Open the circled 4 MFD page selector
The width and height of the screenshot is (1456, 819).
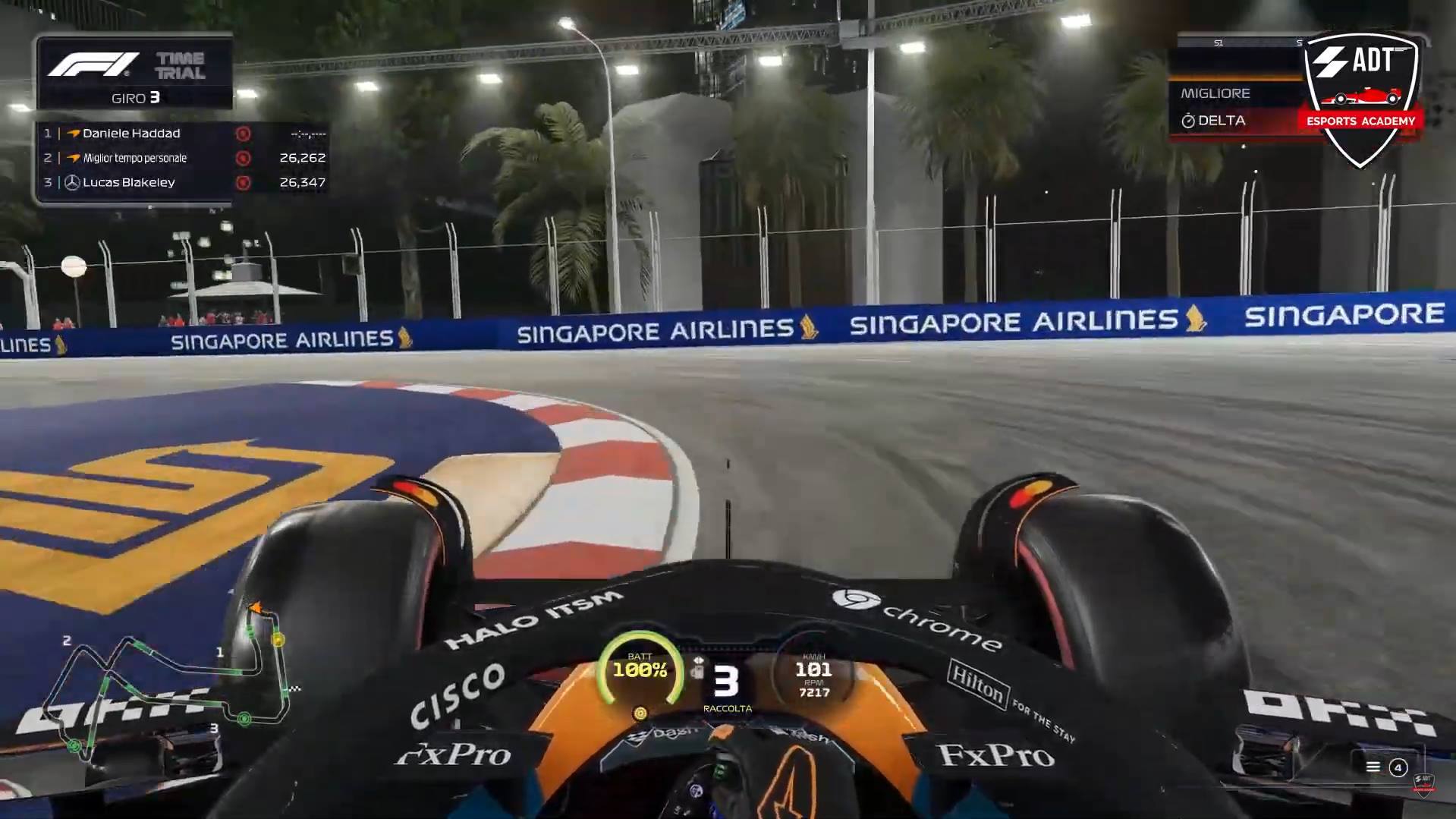tap(1398, 767)
